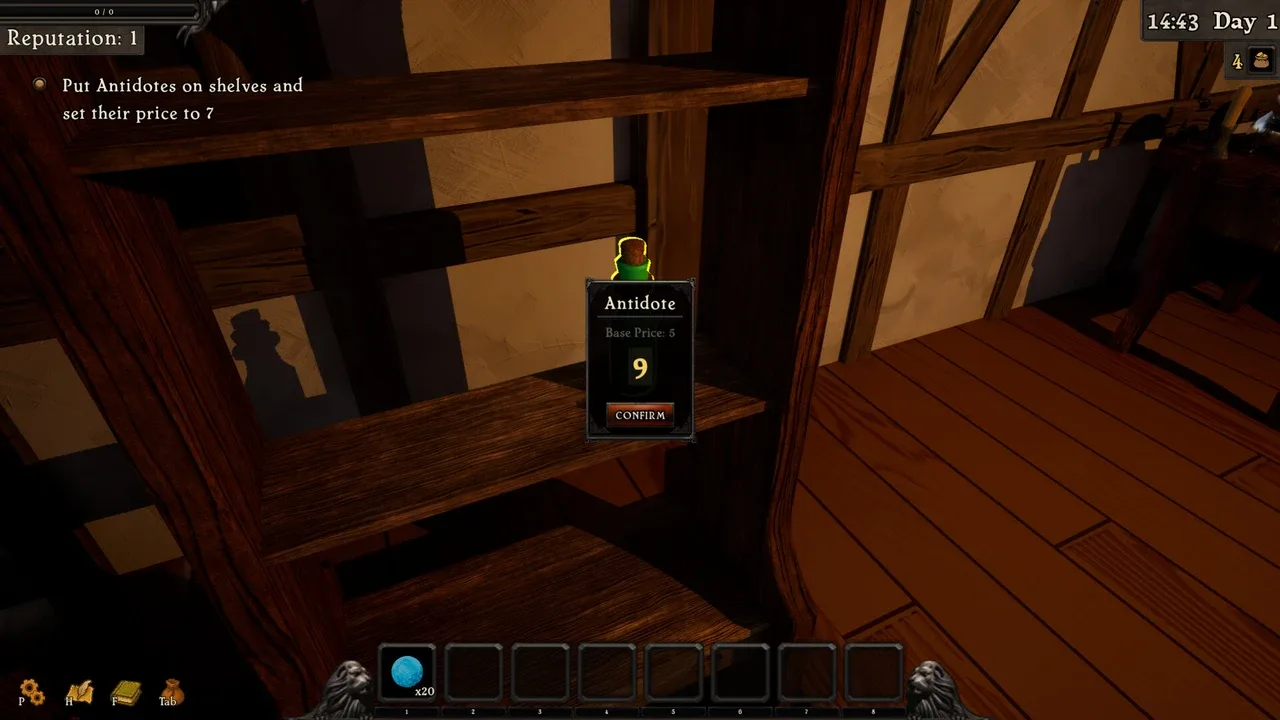The width and height of the screenshot is (1280, 720).
Task: Open the yellow book icon
Action: pyautogui.click(x=125, y=691)
